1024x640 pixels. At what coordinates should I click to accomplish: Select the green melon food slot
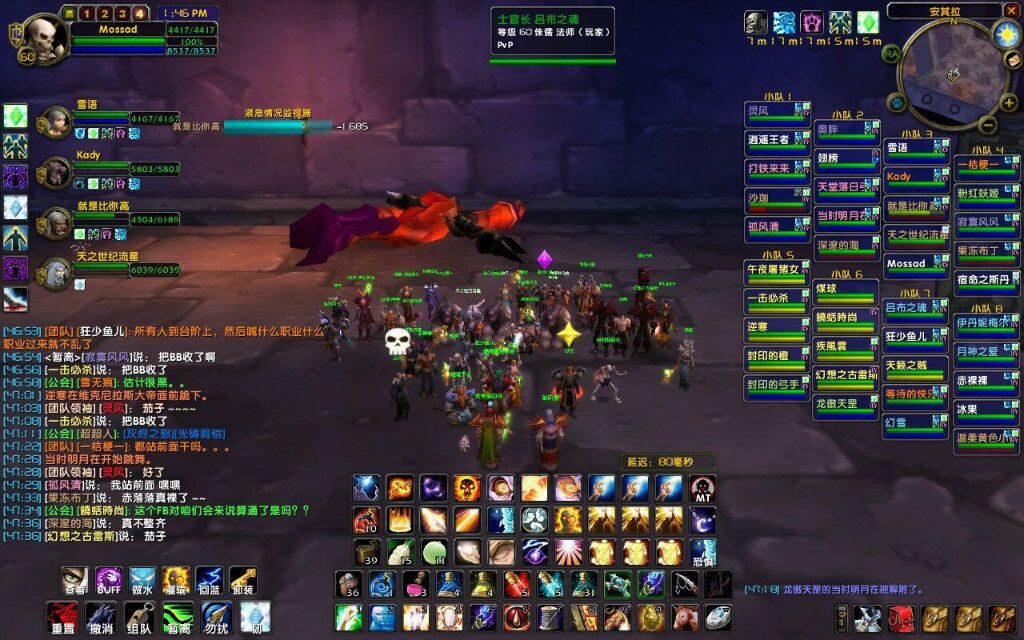click(433, 552)
